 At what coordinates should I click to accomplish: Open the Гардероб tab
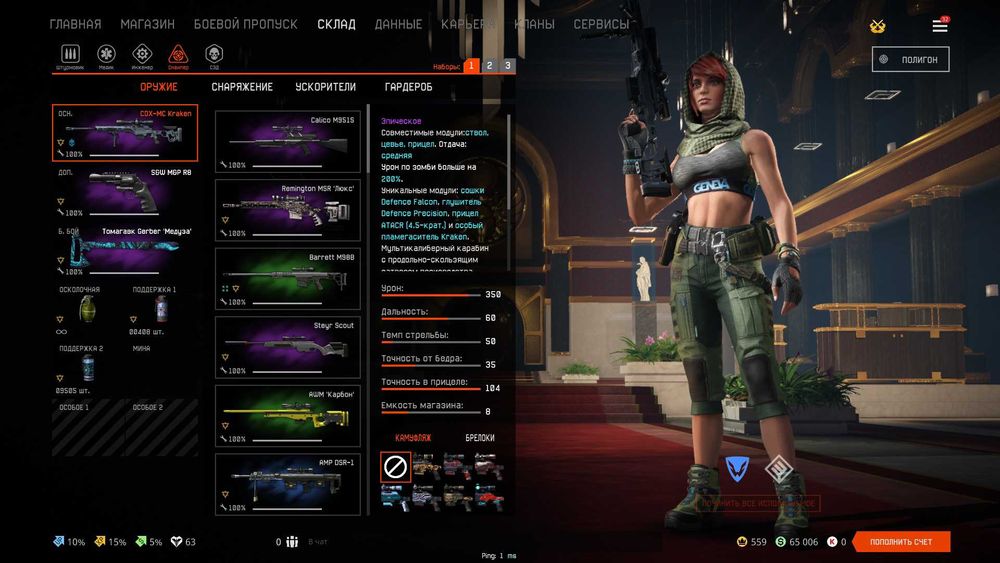(x=408, y=87)
